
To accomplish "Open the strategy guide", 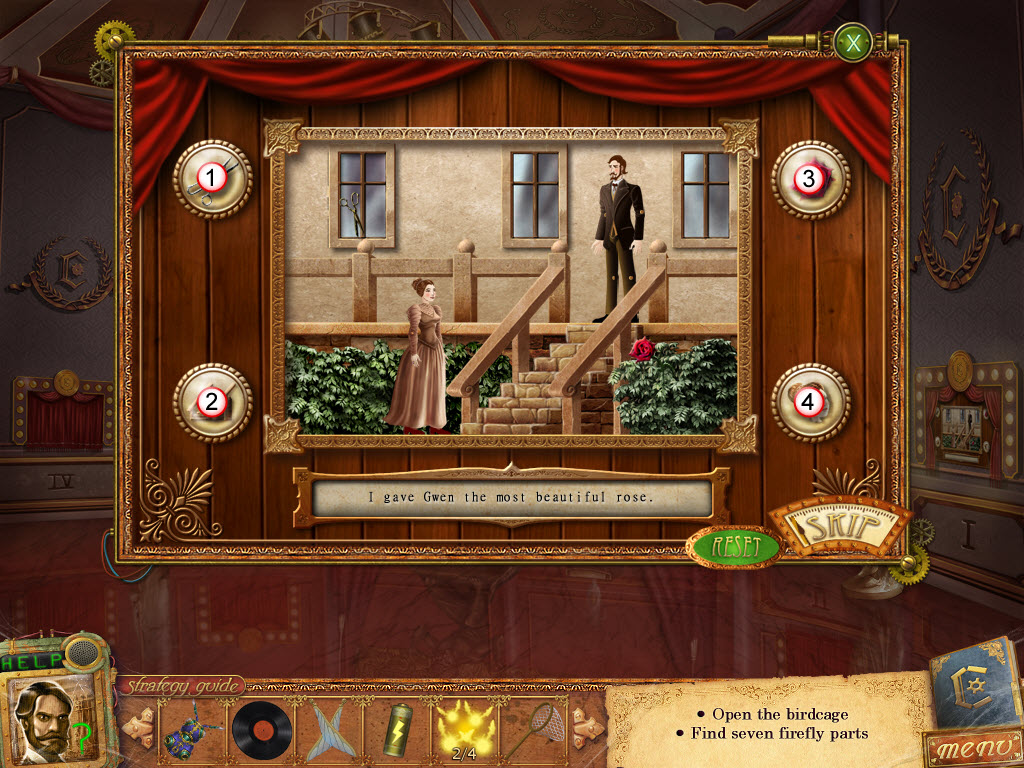I will (181, 686).
